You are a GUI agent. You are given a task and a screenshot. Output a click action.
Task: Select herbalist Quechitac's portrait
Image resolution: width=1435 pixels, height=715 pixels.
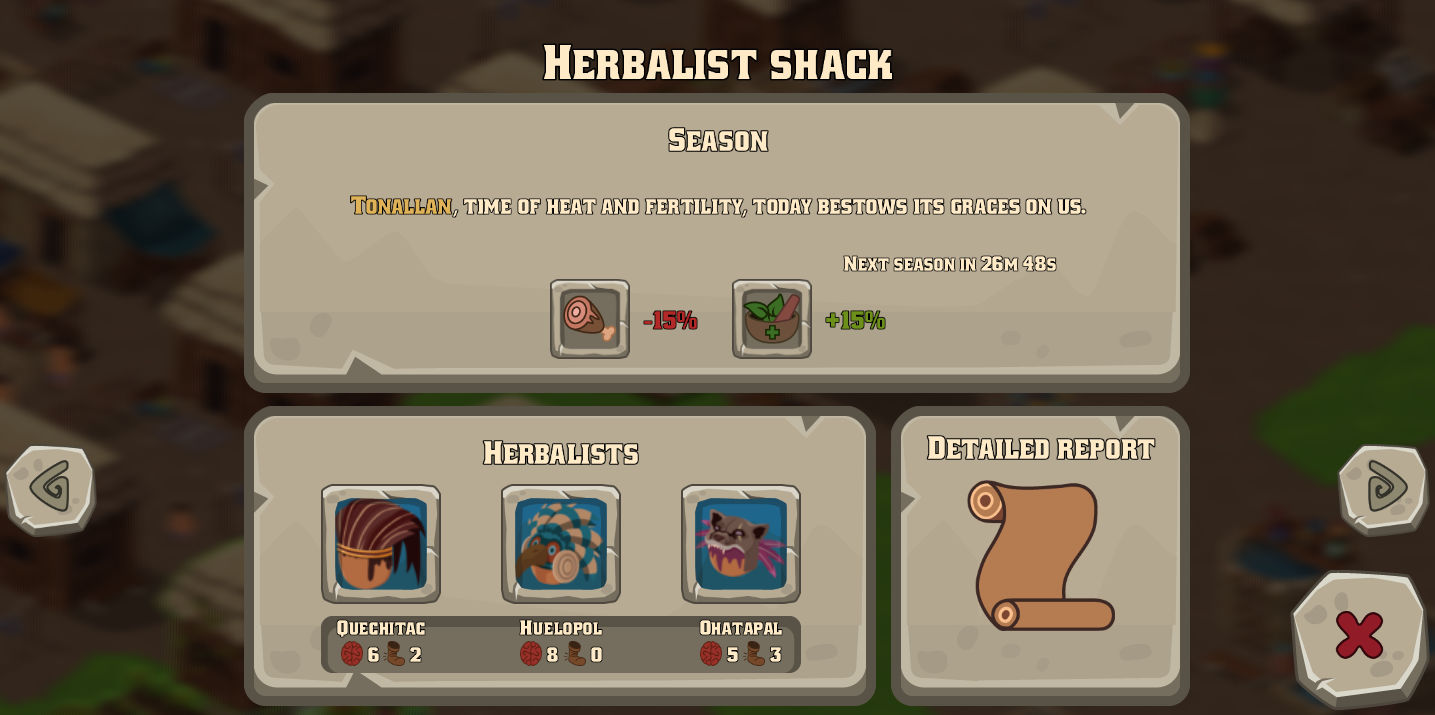pyautogui.click(x=381, y=544)
